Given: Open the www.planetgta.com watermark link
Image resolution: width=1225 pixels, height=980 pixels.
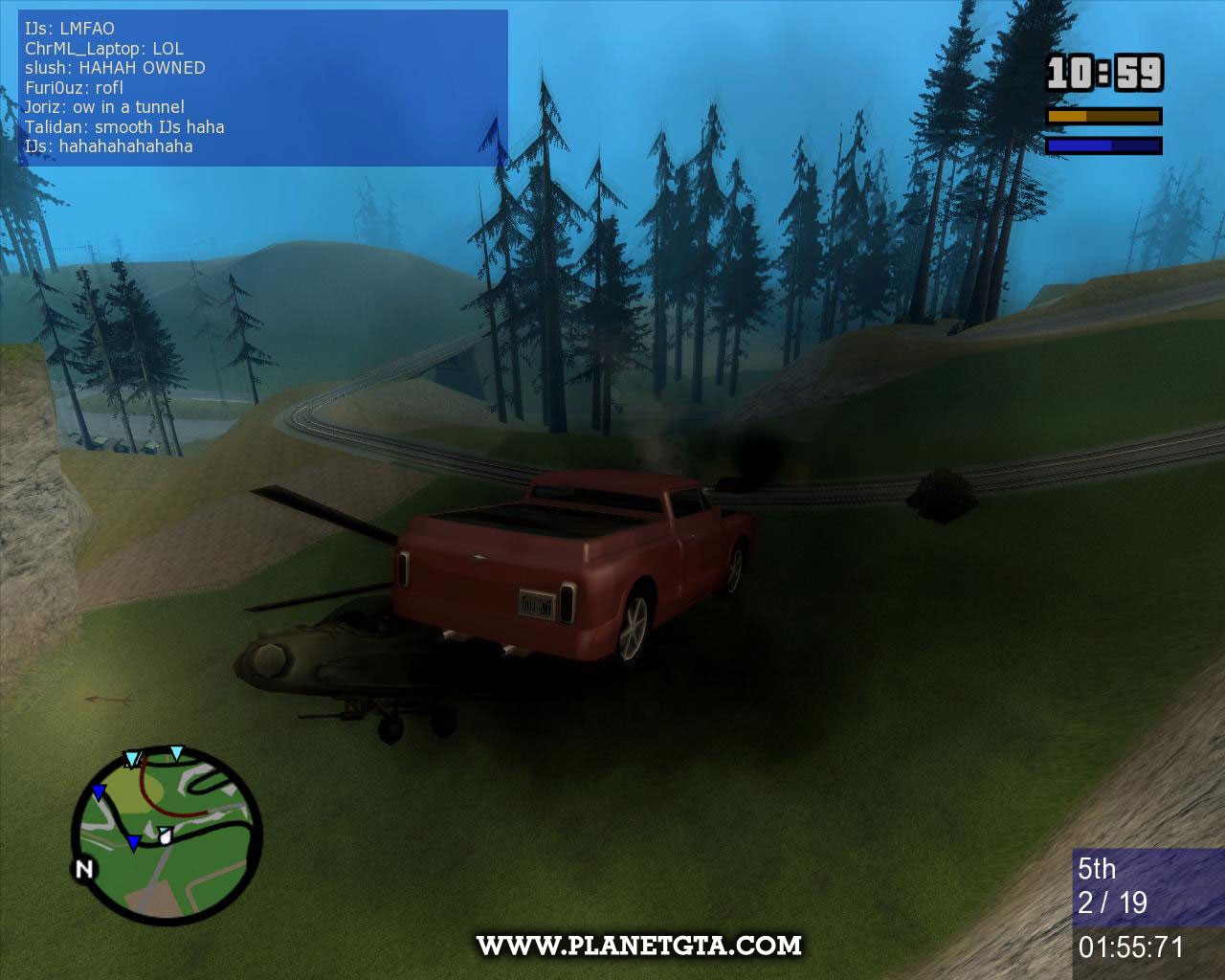Looking at the screenshot, I should [639, 946].
